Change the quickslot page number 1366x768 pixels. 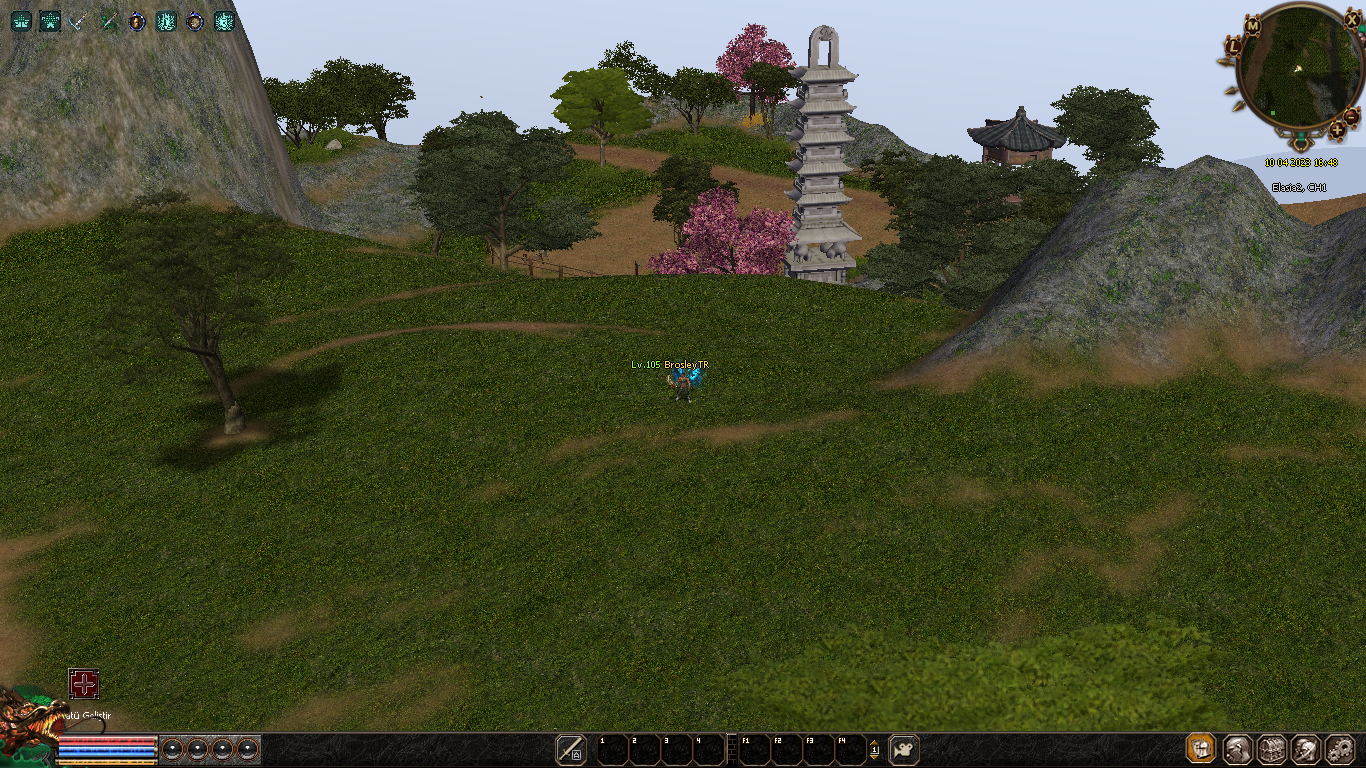pos(874,749)
